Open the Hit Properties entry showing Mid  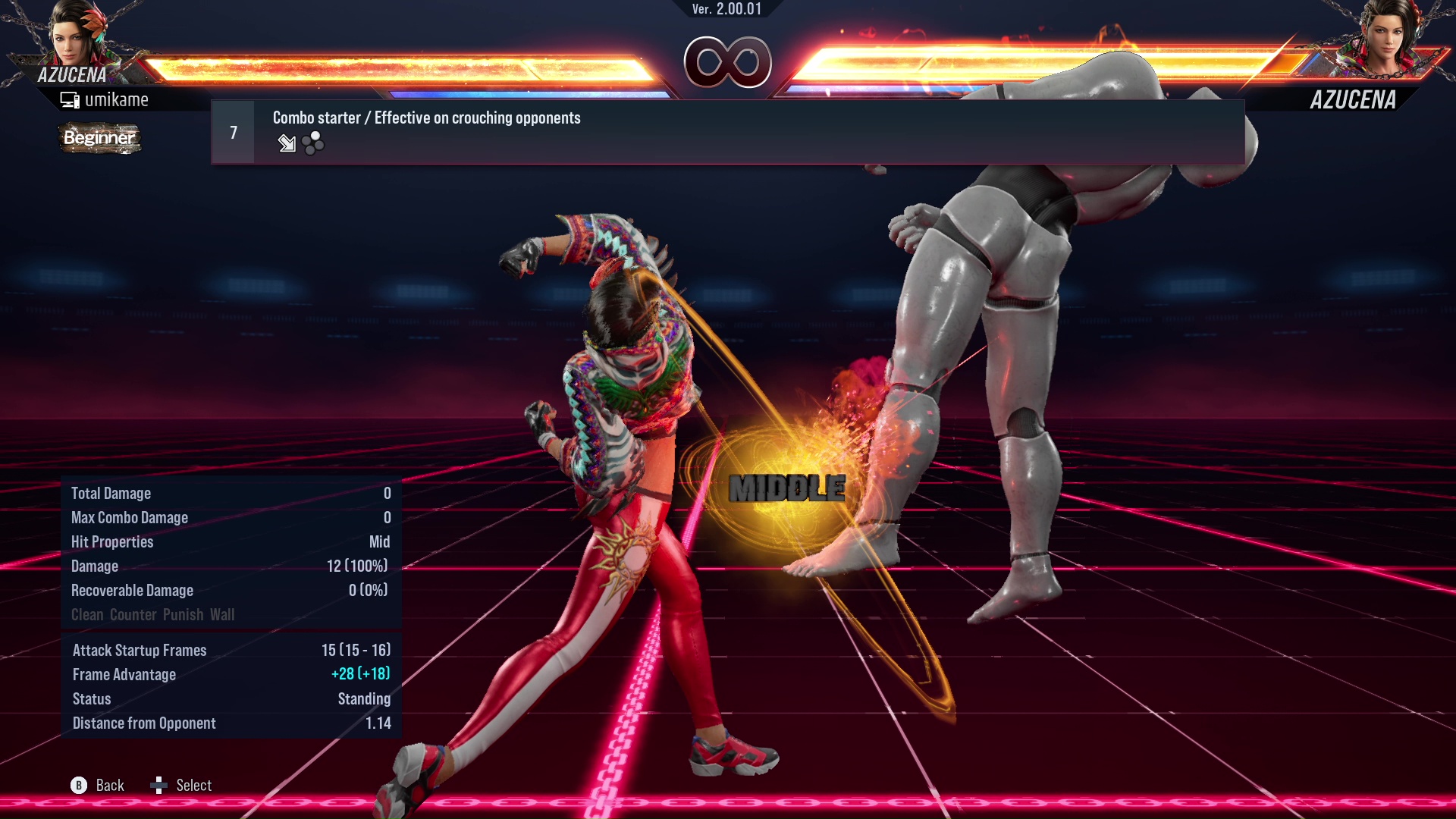[x=227, y=541]
